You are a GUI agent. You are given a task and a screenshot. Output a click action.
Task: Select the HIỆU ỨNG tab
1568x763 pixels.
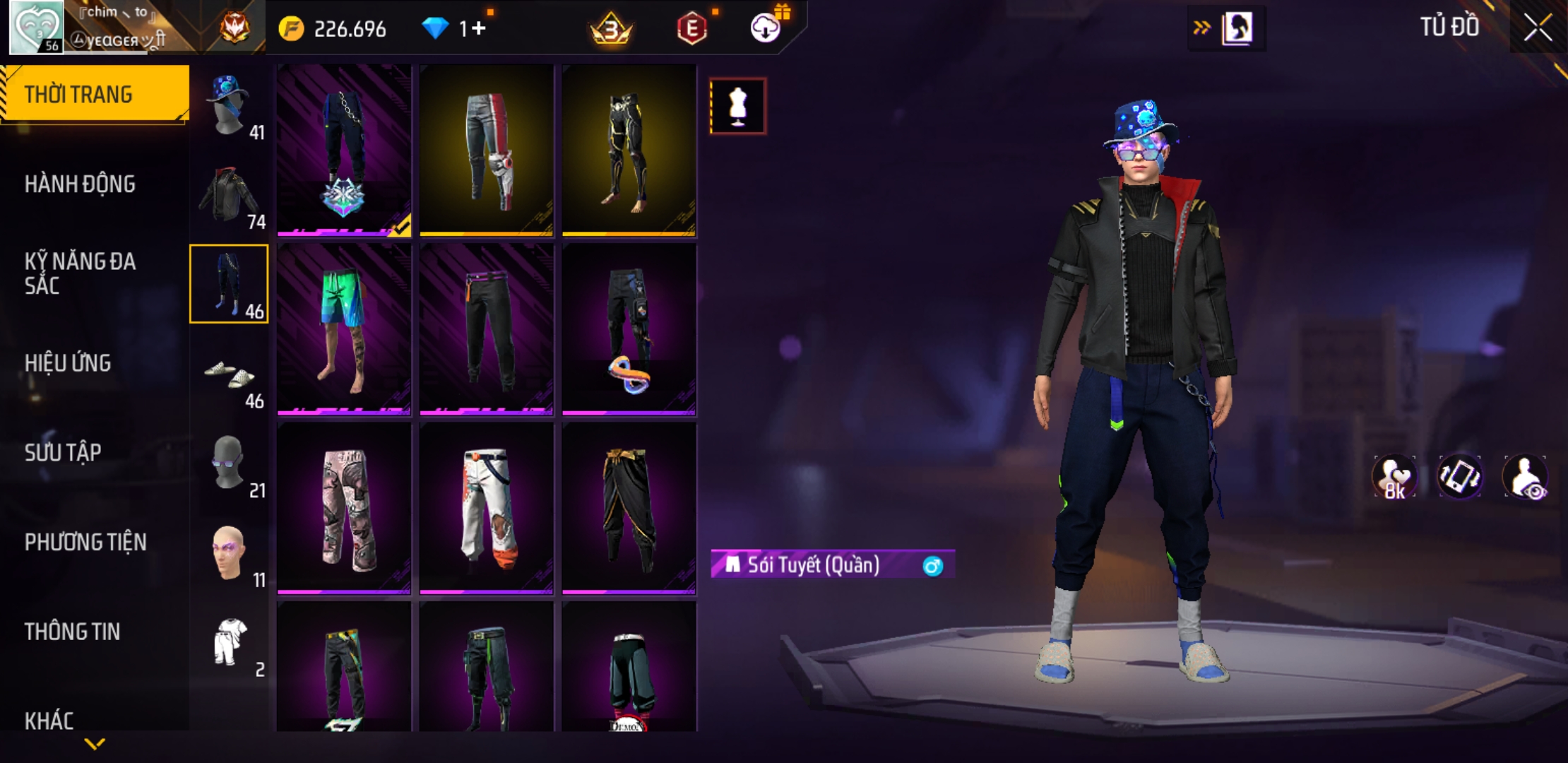[x=68, y=363]
